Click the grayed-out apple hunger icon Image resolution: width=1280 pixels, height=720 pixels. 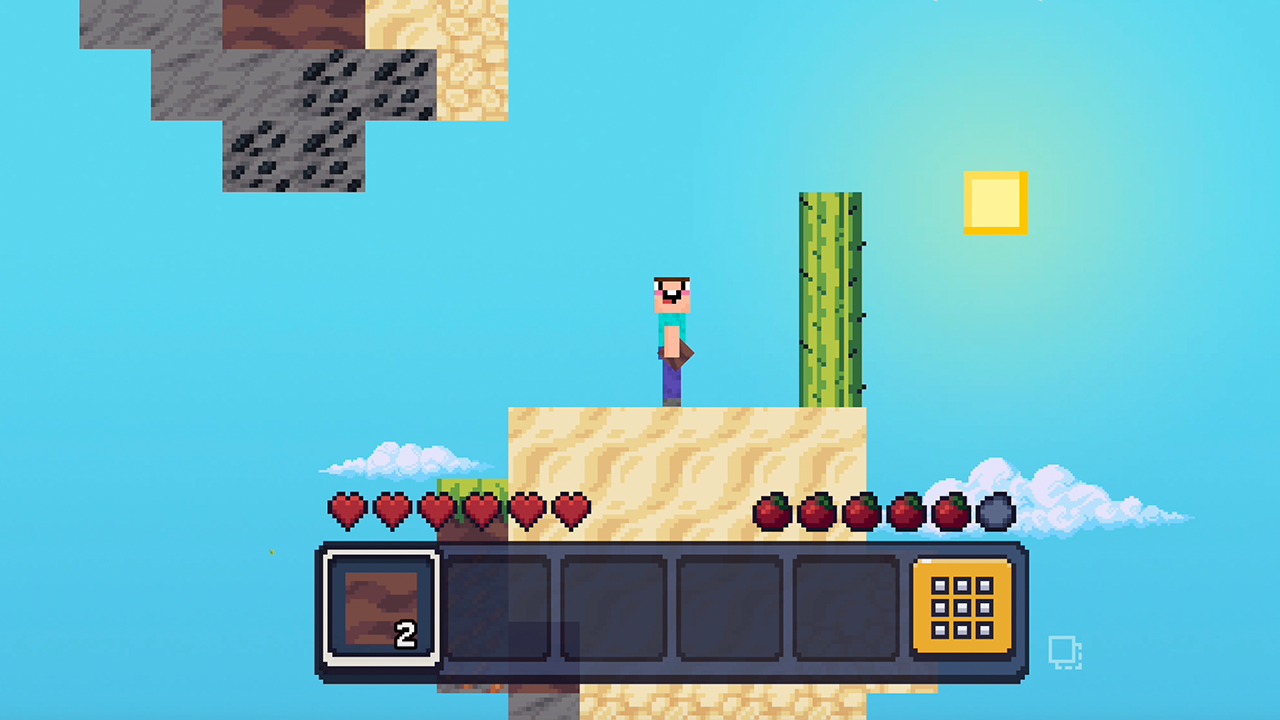996,511
